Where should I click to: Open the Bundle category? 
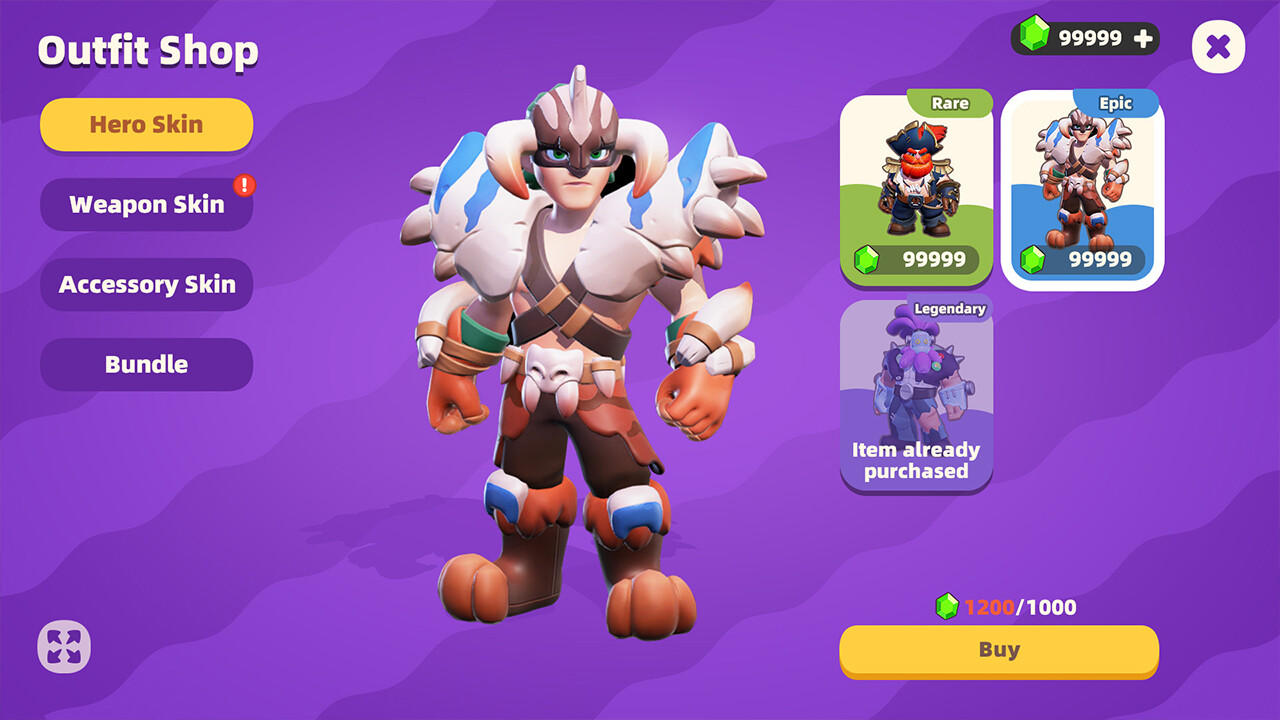146,364
